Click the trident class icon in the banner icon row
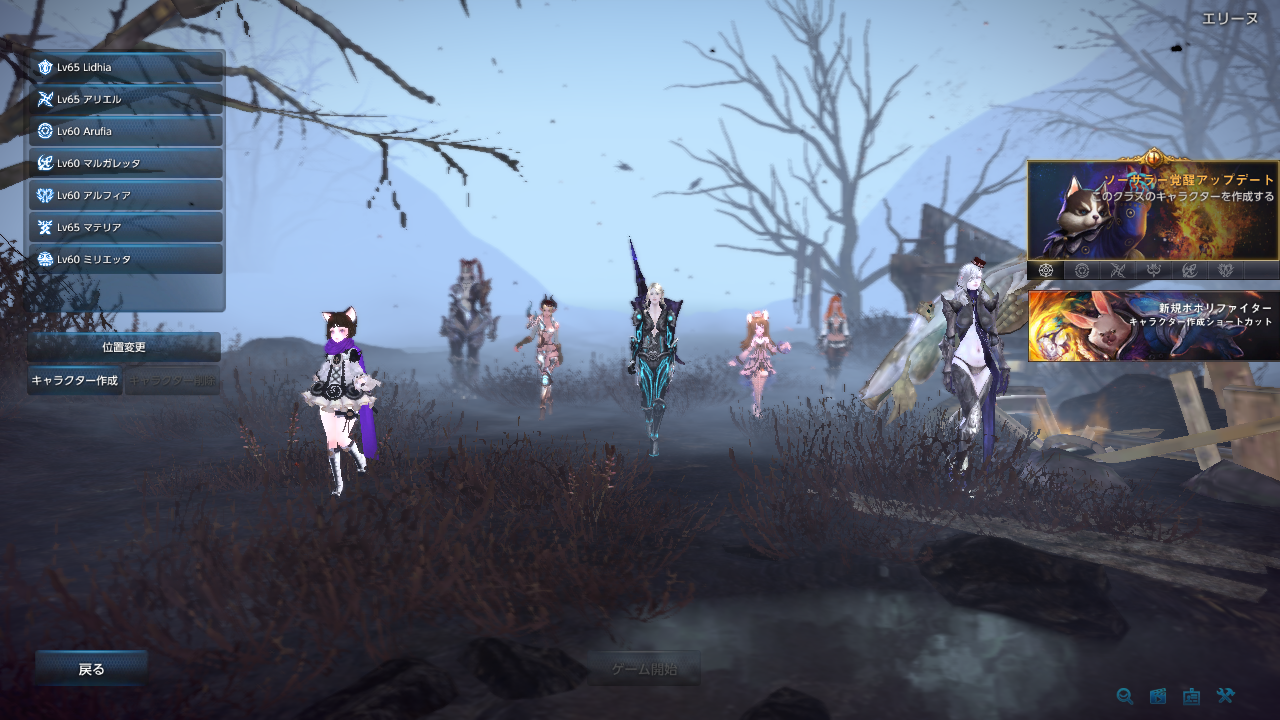The height and width of the screenshot is (720, 1280). (1153, 270)
